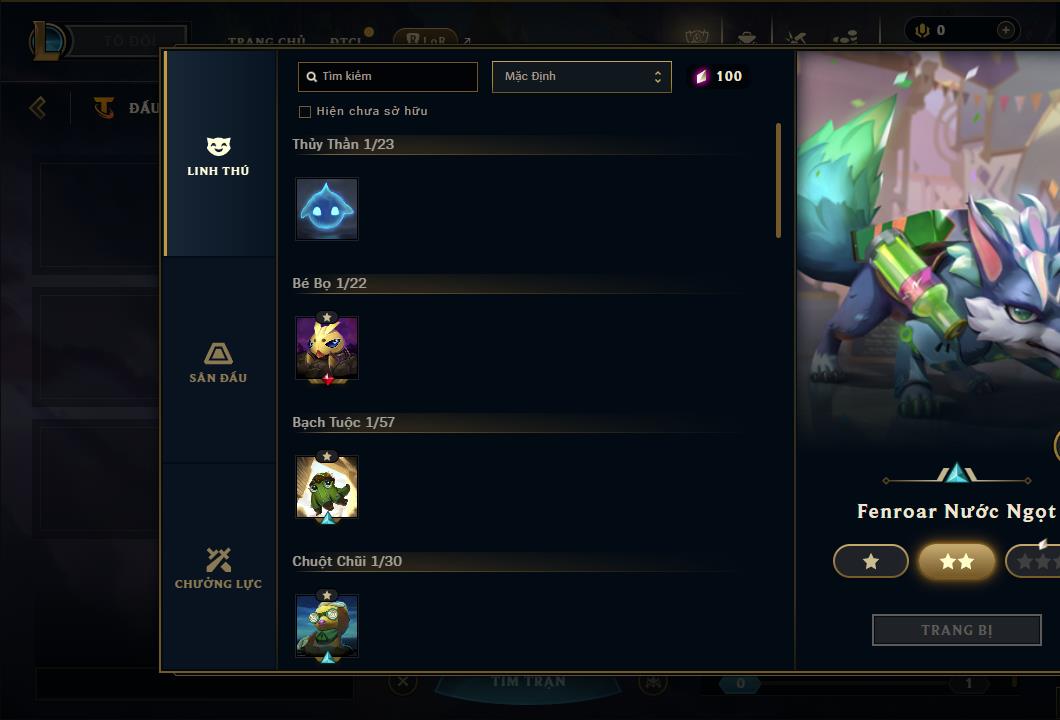Screen dimensions: 1060x720
Task: Select the blue Thủy Thần sprite thumbnail
Action: pos(327,209)
